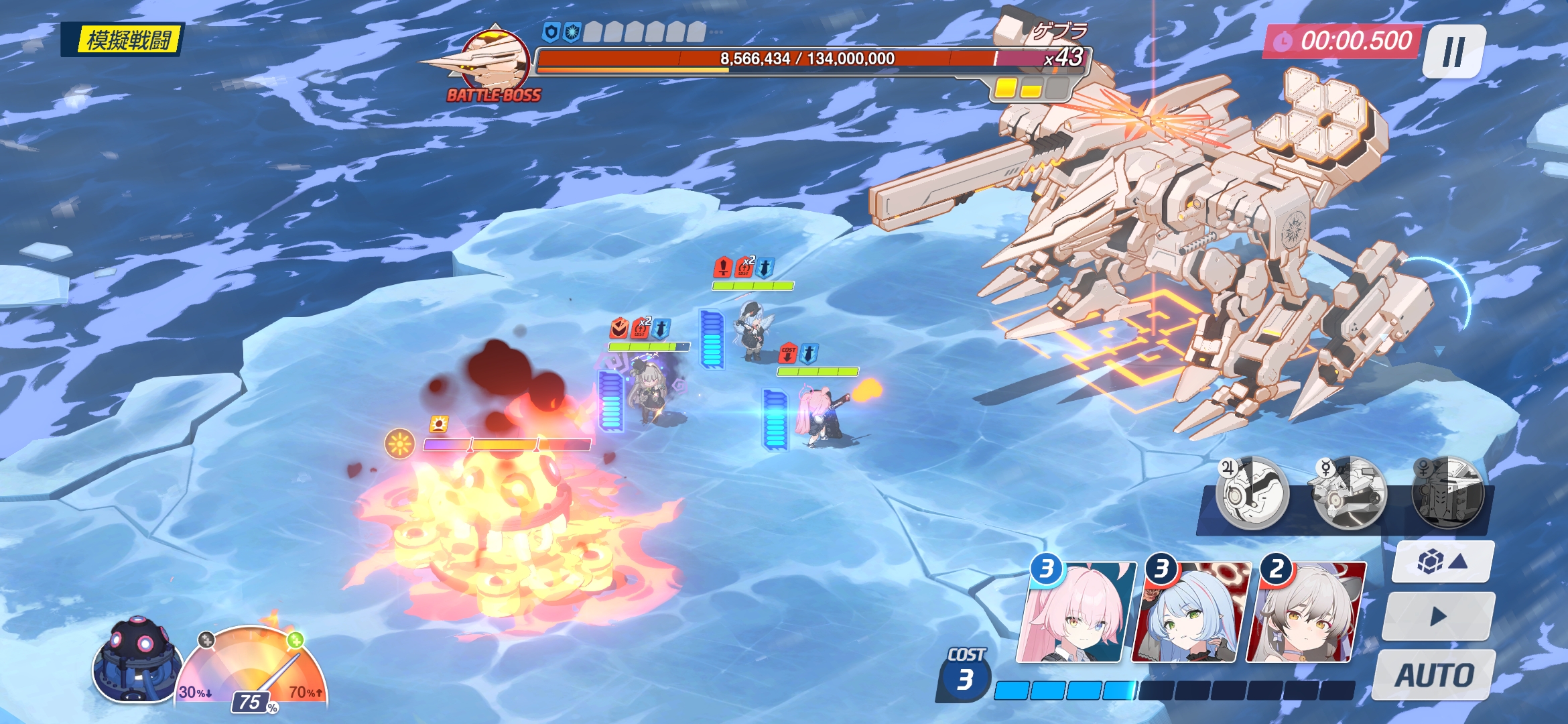Expand the cube formation button
Image resolution: width=1568 pixels, height=724 pixels.
click(1443, 561)
